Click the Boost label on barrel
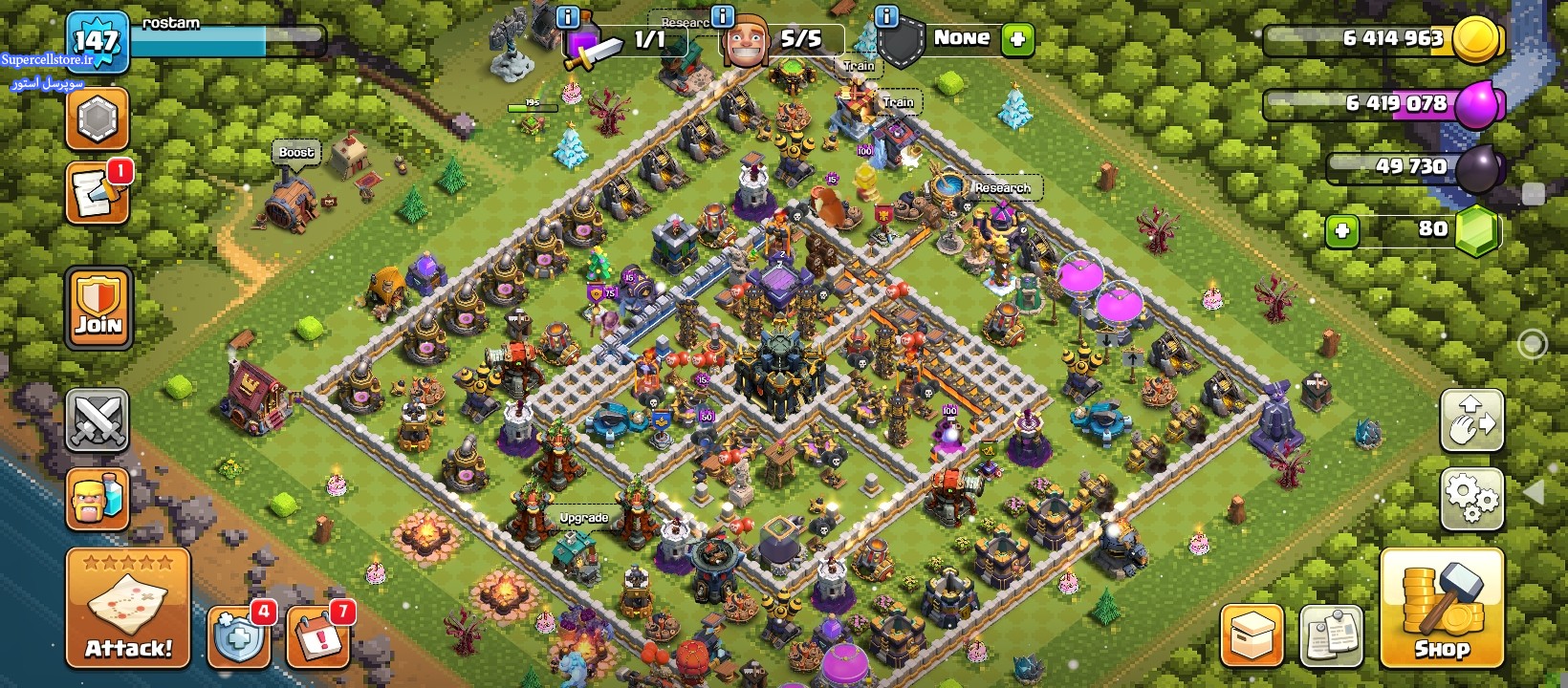This screenshot has width=1568, height=688. pyautogui.click(x=296, y=152)
